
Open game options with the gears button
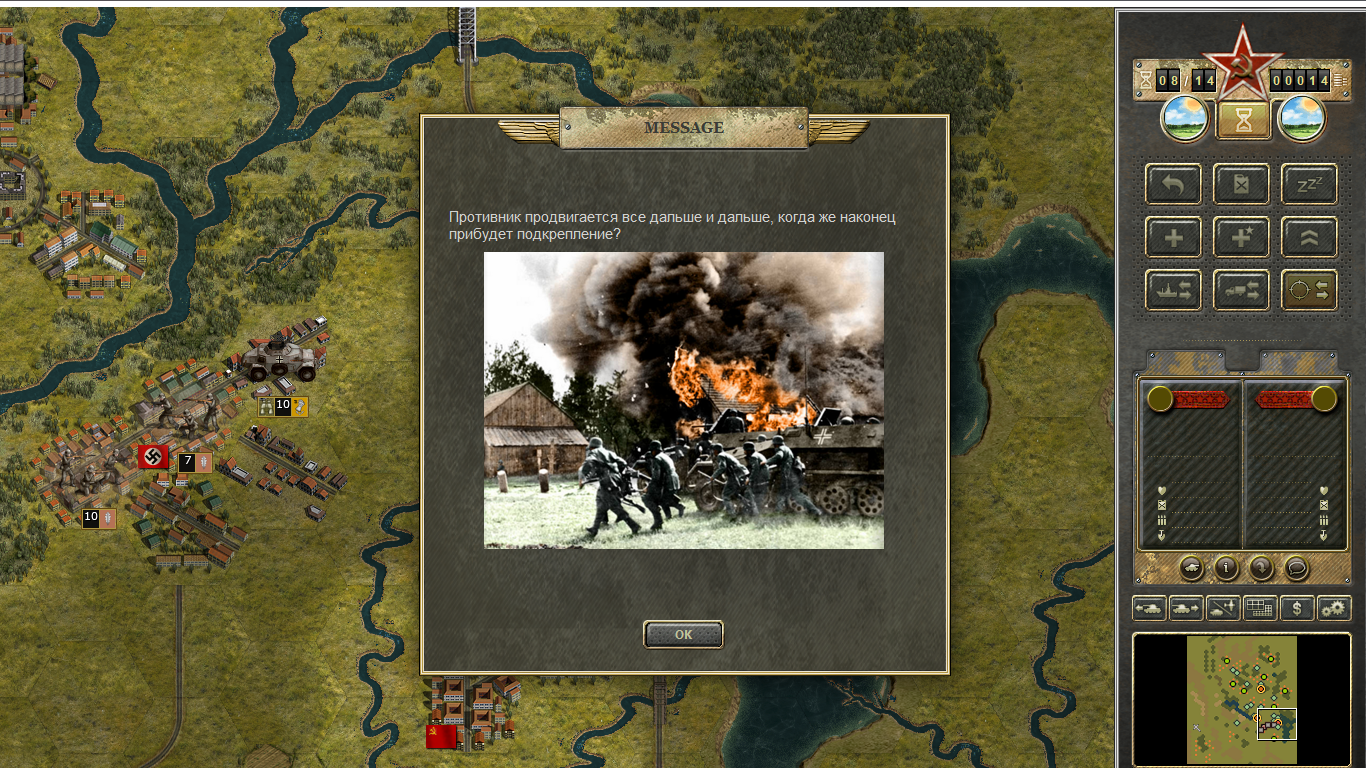coord(1334,607)
